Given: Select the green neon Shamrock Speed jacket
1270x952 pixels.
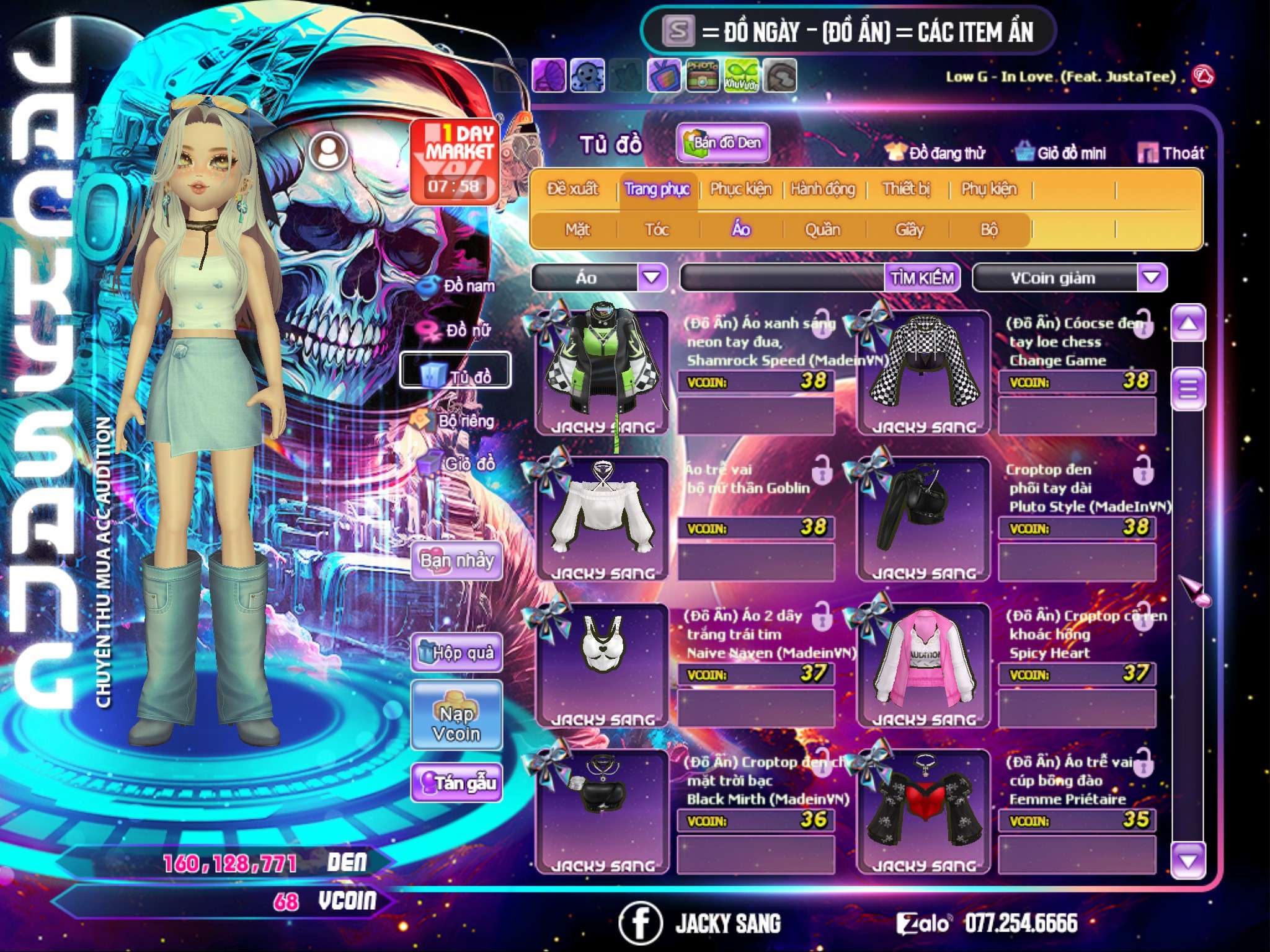Looking at the screenshot, I should pyautogui.click(x=601, y=371).
